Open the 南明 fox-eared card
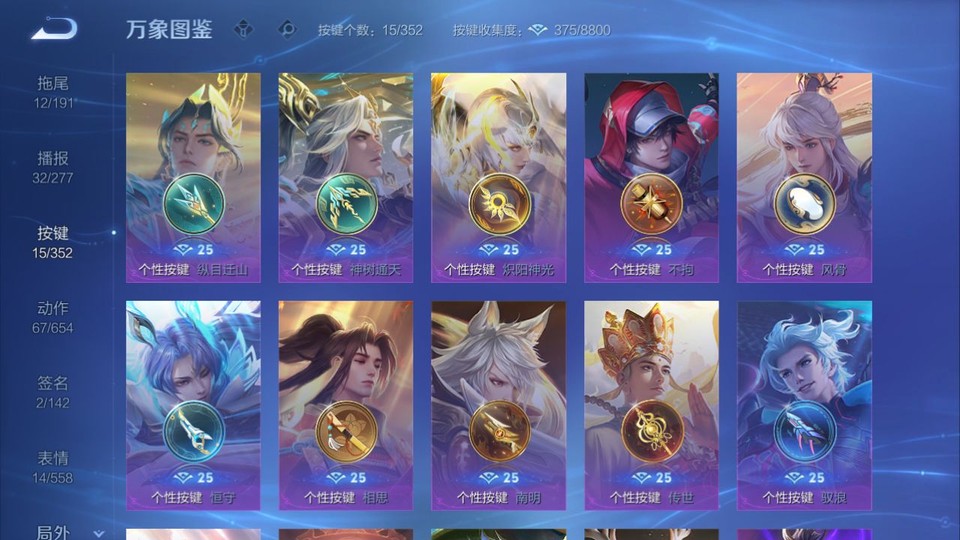 point(498,405)
